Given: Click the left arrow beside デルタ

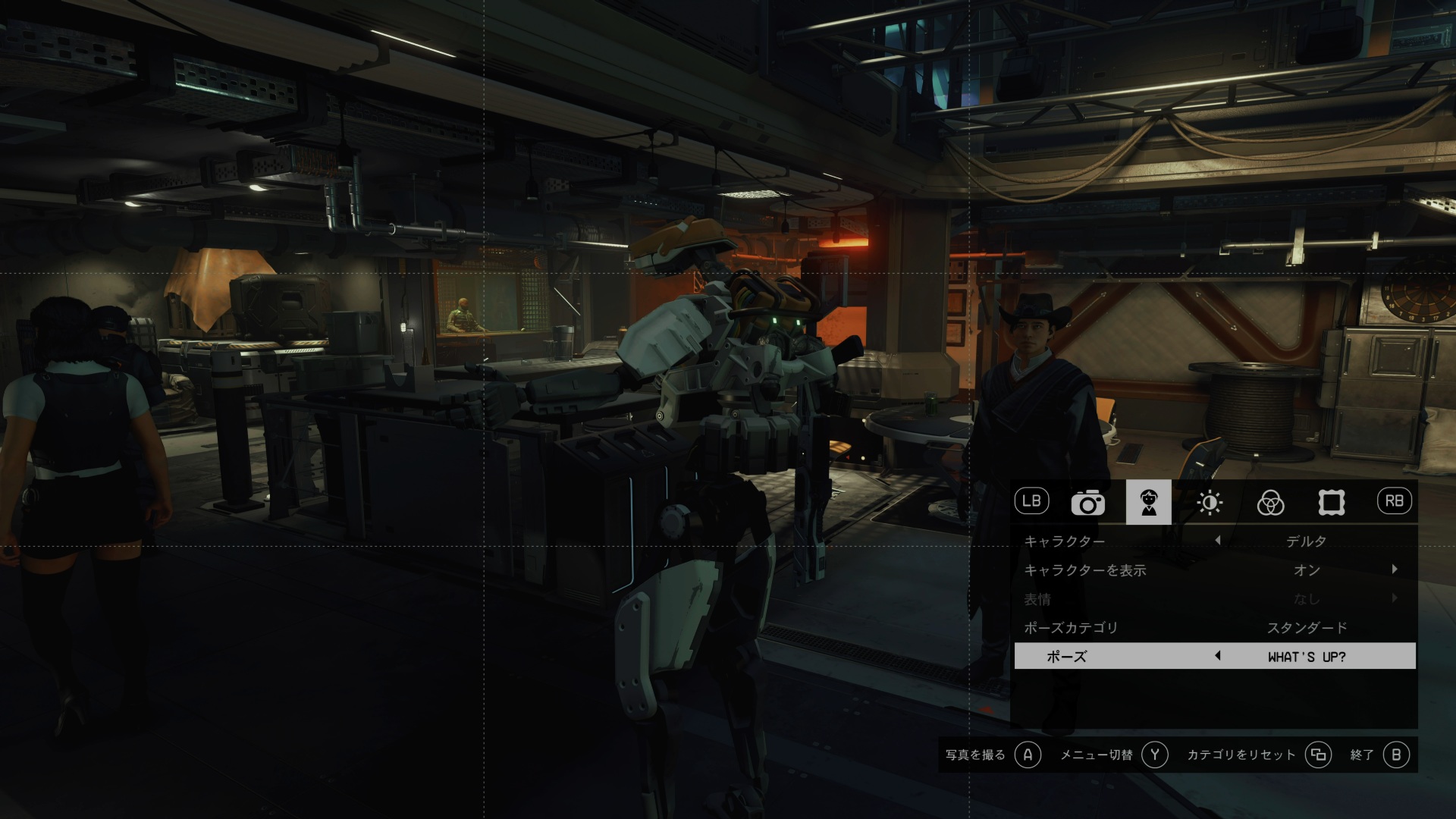Looking at the screenshot, I should 1218,541.
